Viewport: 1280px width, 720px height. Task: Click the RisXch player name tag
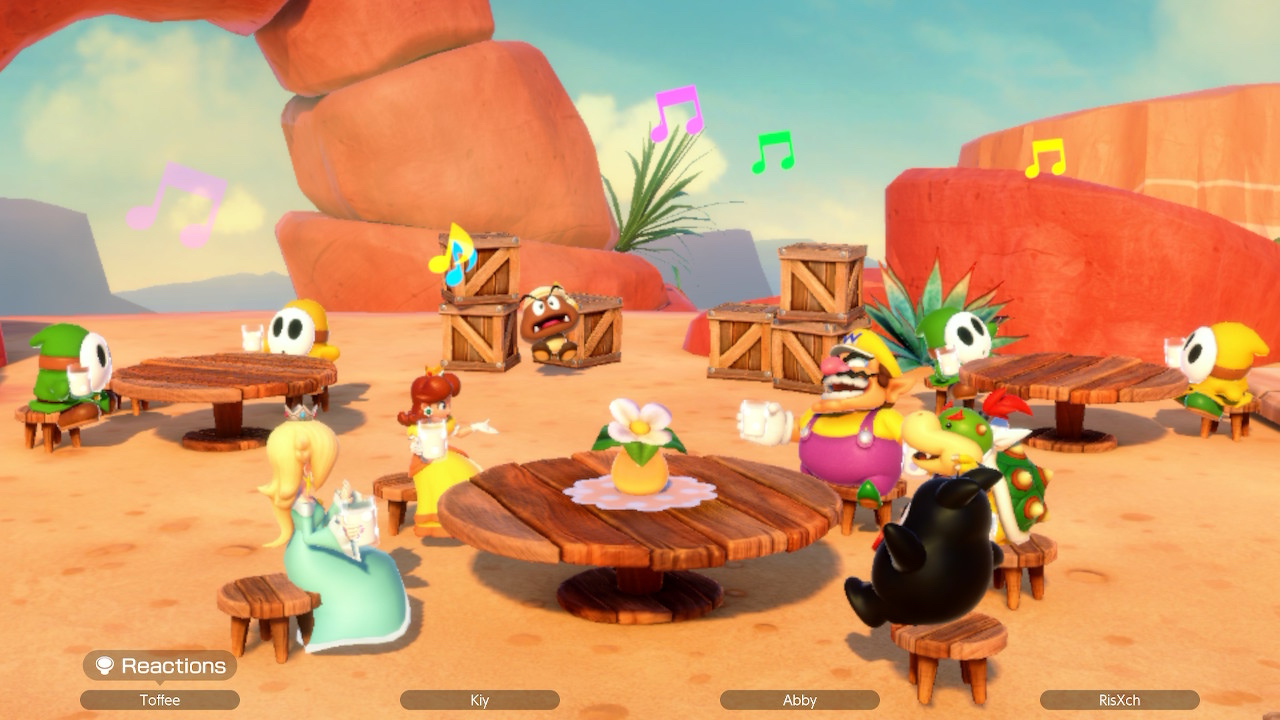pyautogui.click(x=1119, y=700)
